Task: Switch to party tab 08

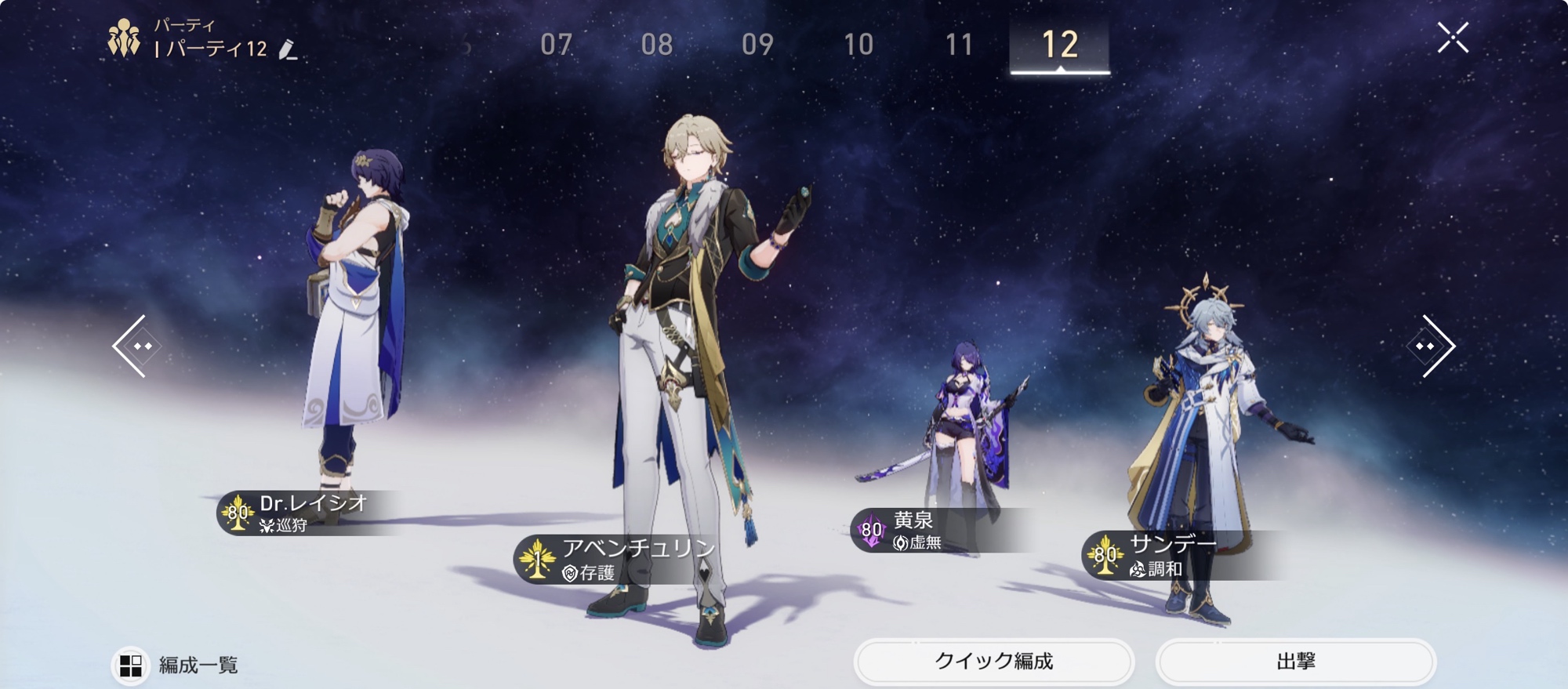Action: [x=656, y=45]
